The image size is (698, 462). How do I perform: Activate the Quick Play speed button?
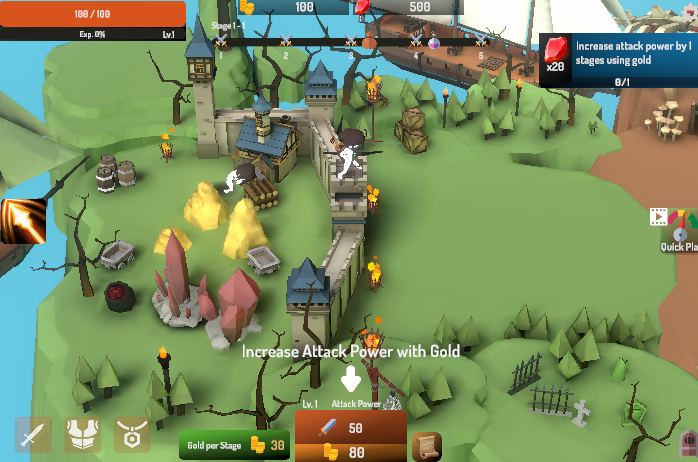tap(679, 230)
